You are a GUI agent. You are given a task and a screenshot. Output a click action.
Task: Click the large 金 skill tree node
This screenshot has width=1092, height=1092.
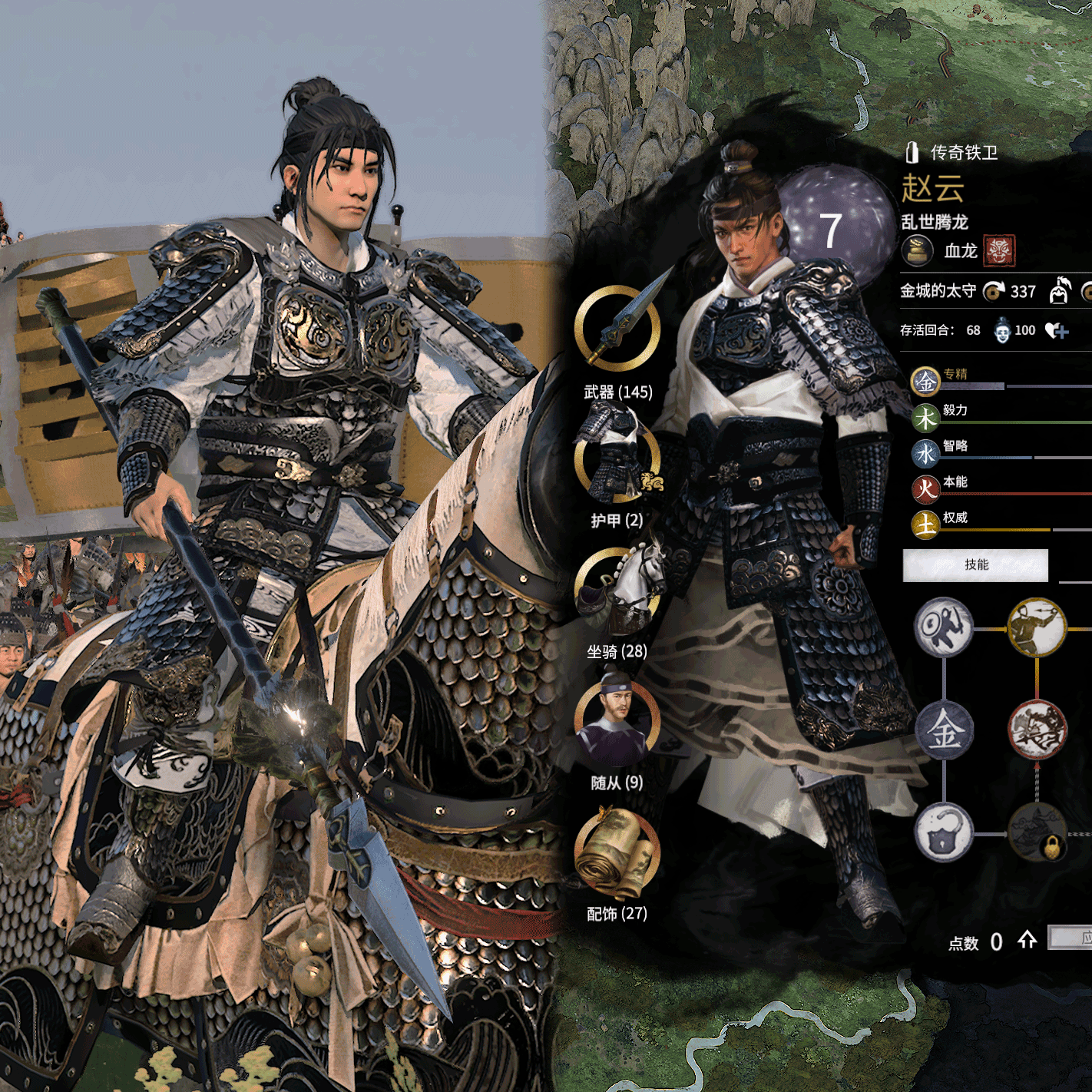point(944,730)
